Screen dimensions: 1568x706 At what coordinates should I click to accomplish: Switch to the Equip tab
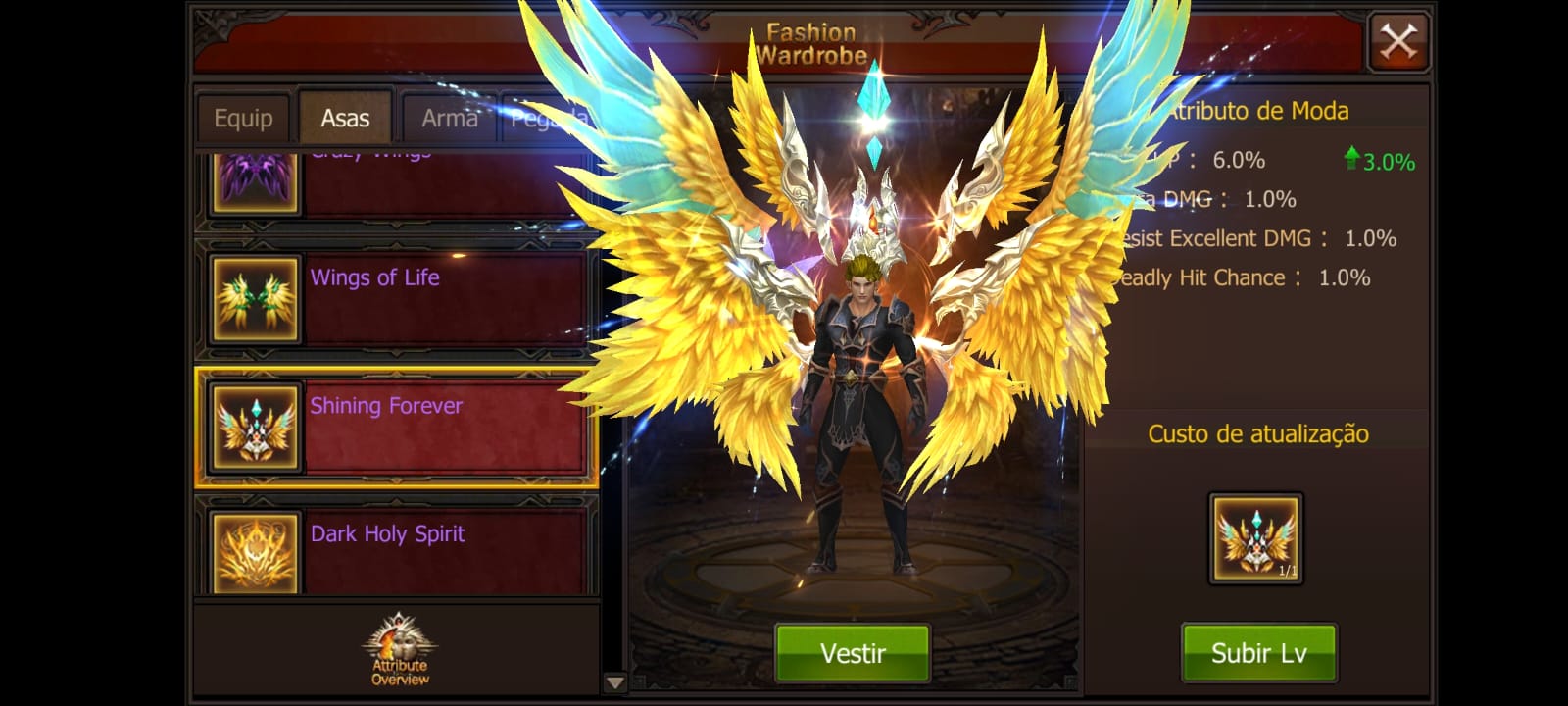click(x=243, y=119)
